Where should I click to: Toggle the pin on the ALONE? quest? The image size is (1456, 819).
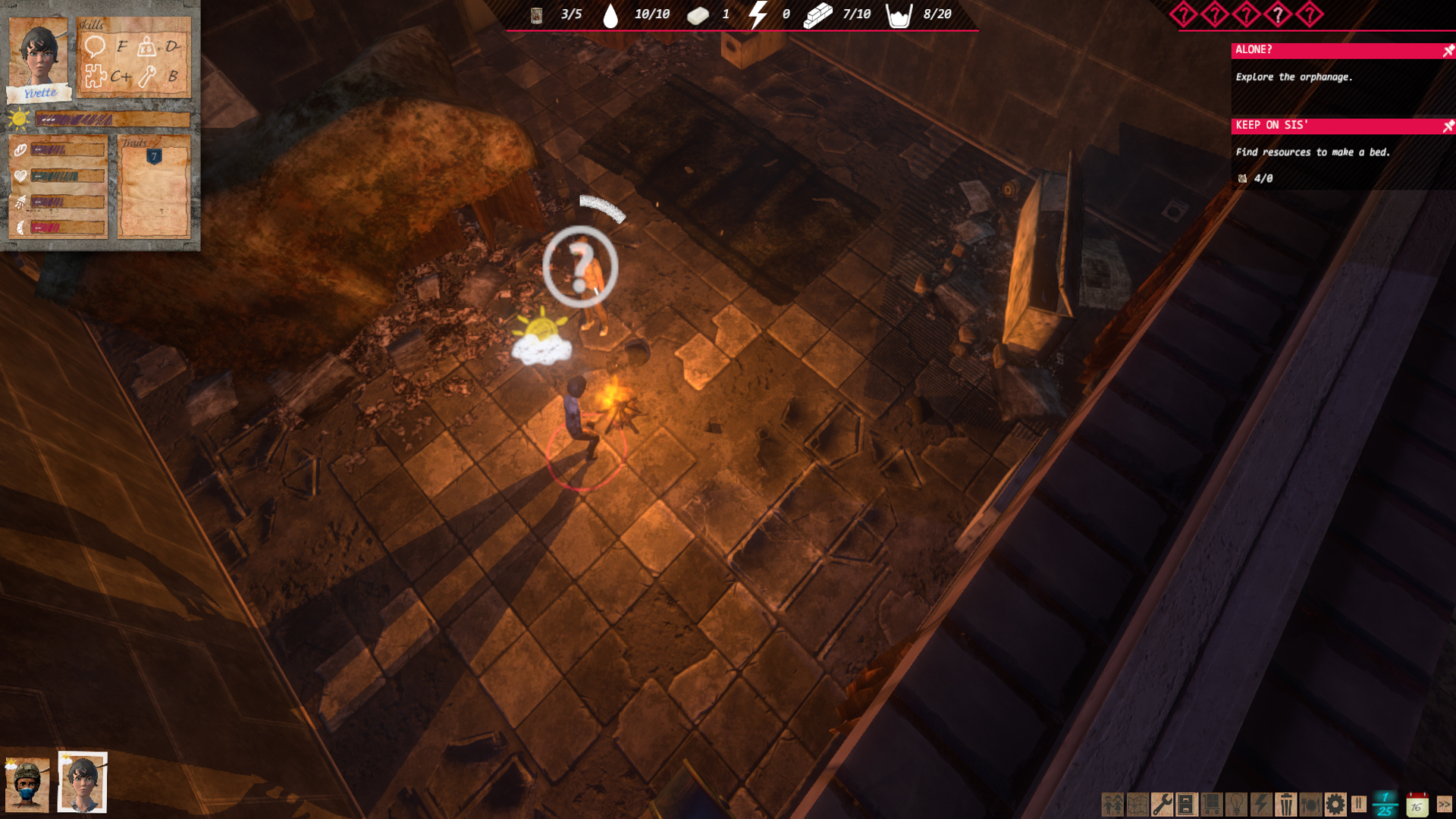click(x=1448, y=51)
